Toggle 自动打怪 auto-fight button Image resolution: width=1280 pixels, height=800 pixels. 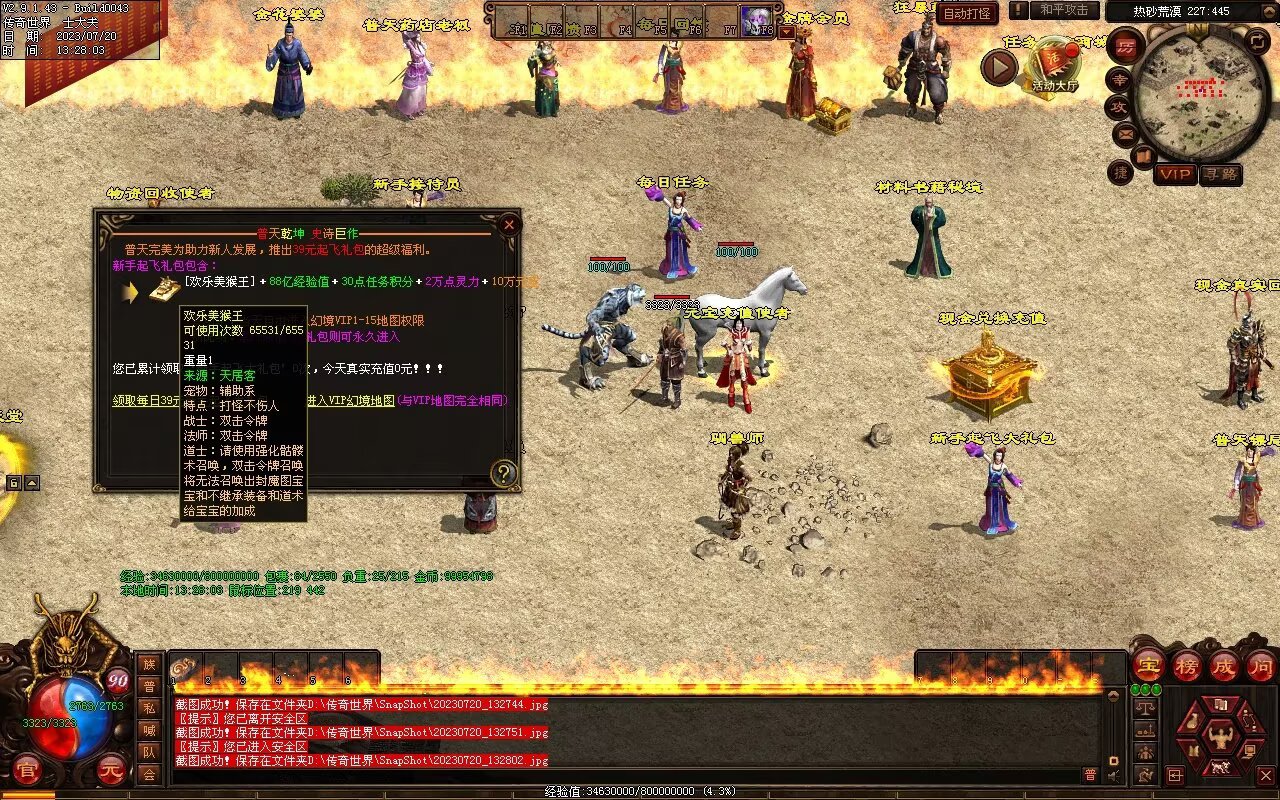[968, 13]
